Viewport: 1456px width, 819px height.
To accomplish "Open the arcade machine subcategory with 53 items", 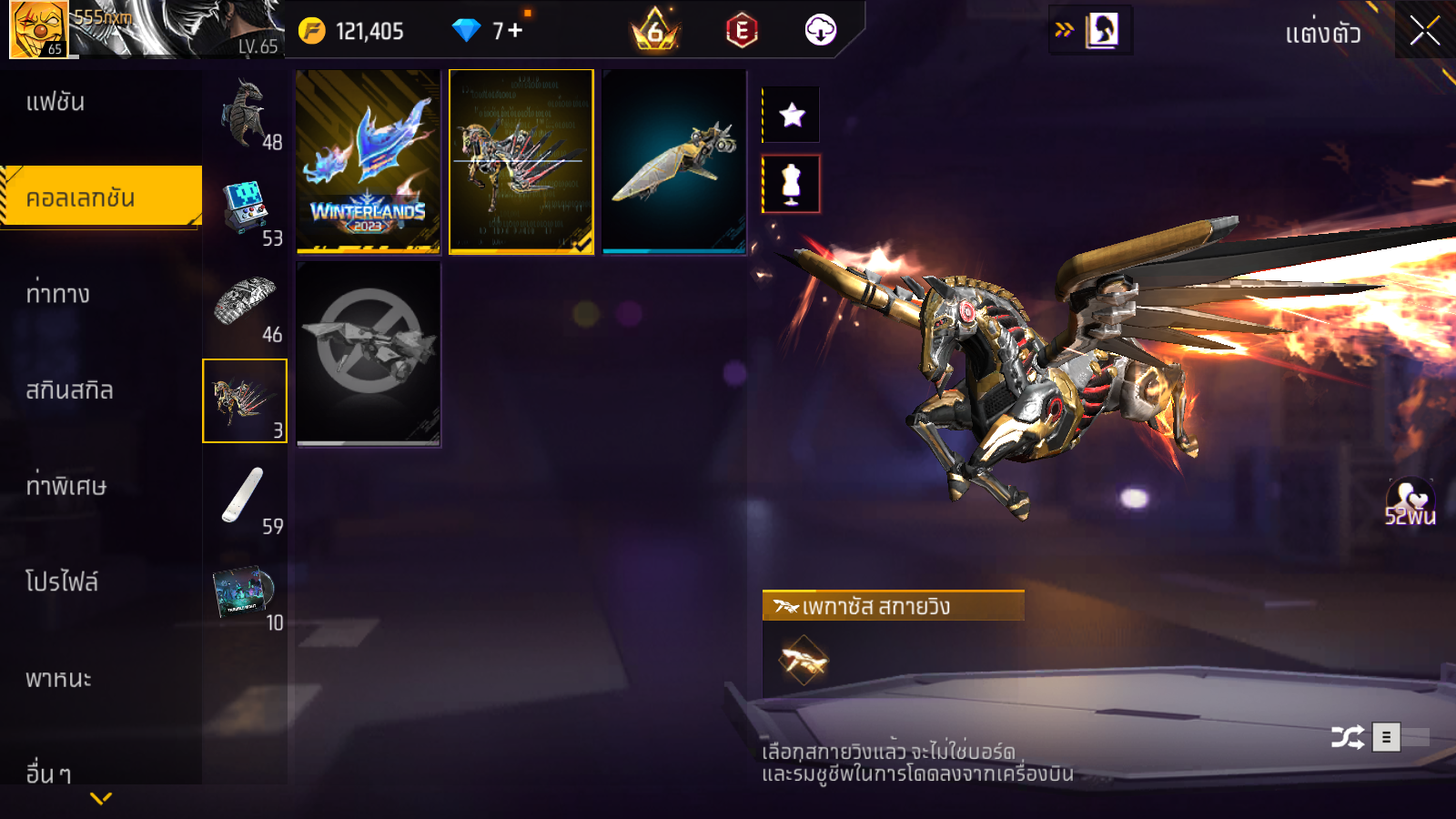I will 245,209.
